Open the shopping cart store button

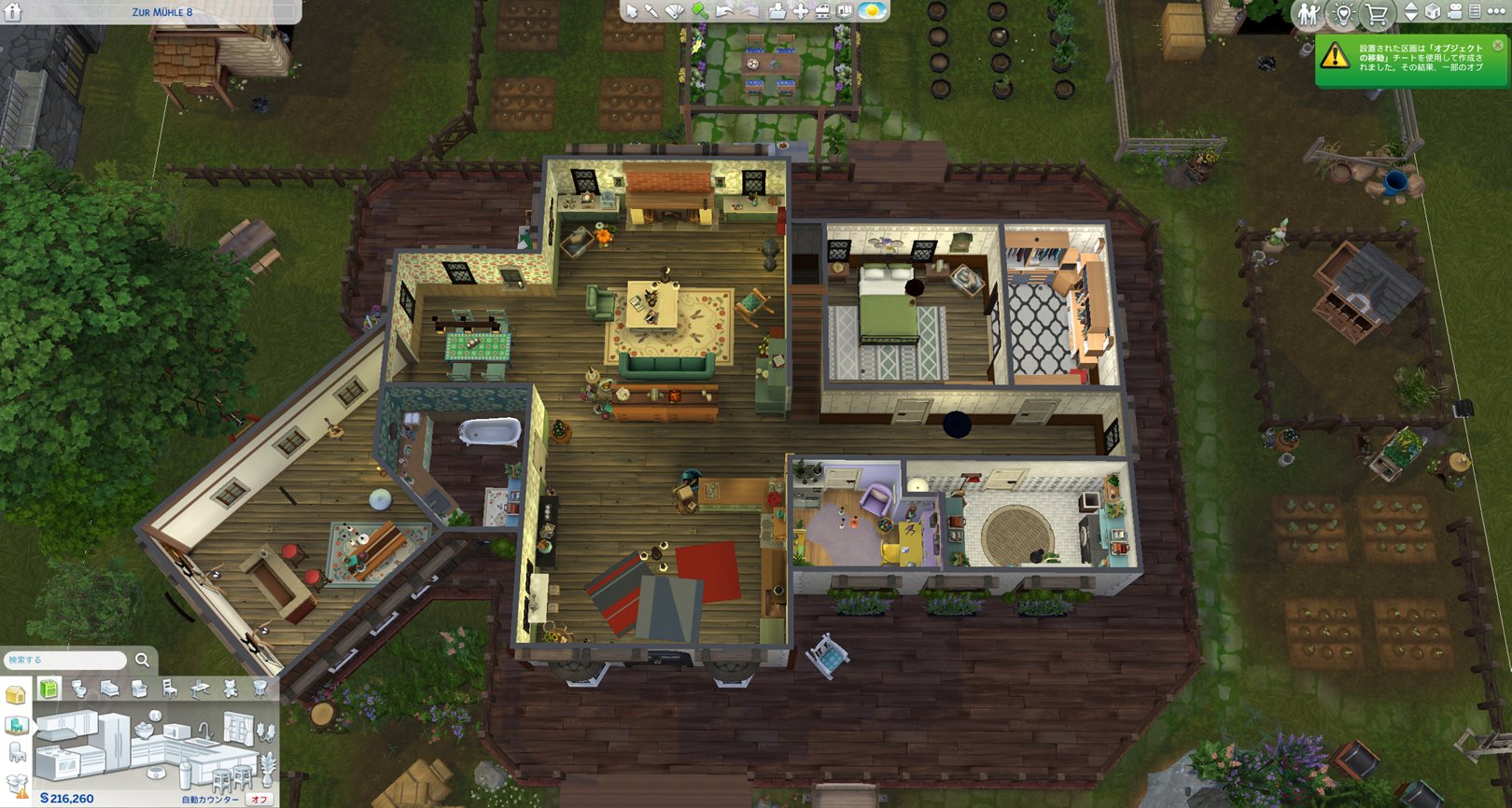click(x=1376, y=13)
